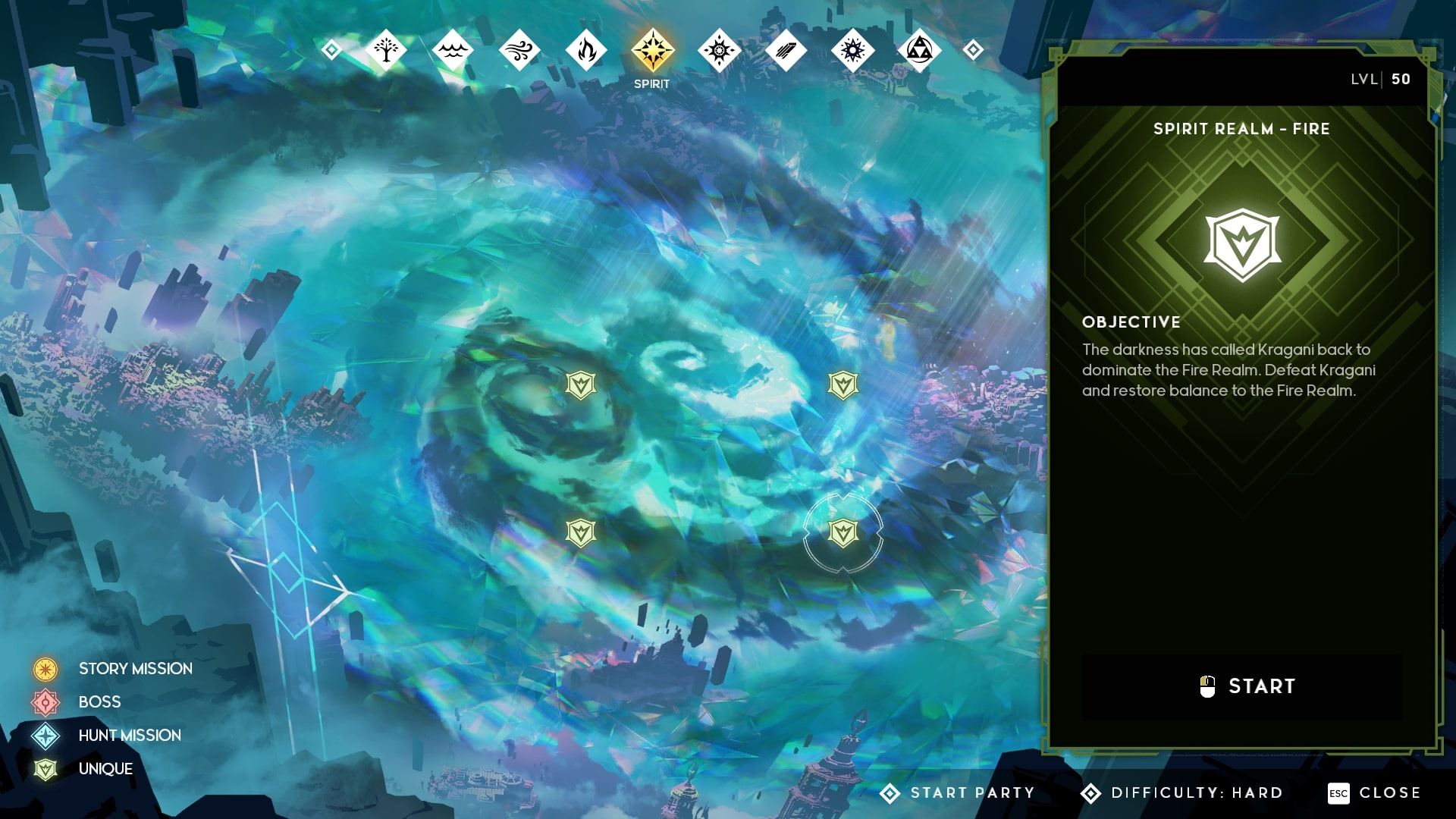Click the upper-right Unique mission marker

click(842, 385)
